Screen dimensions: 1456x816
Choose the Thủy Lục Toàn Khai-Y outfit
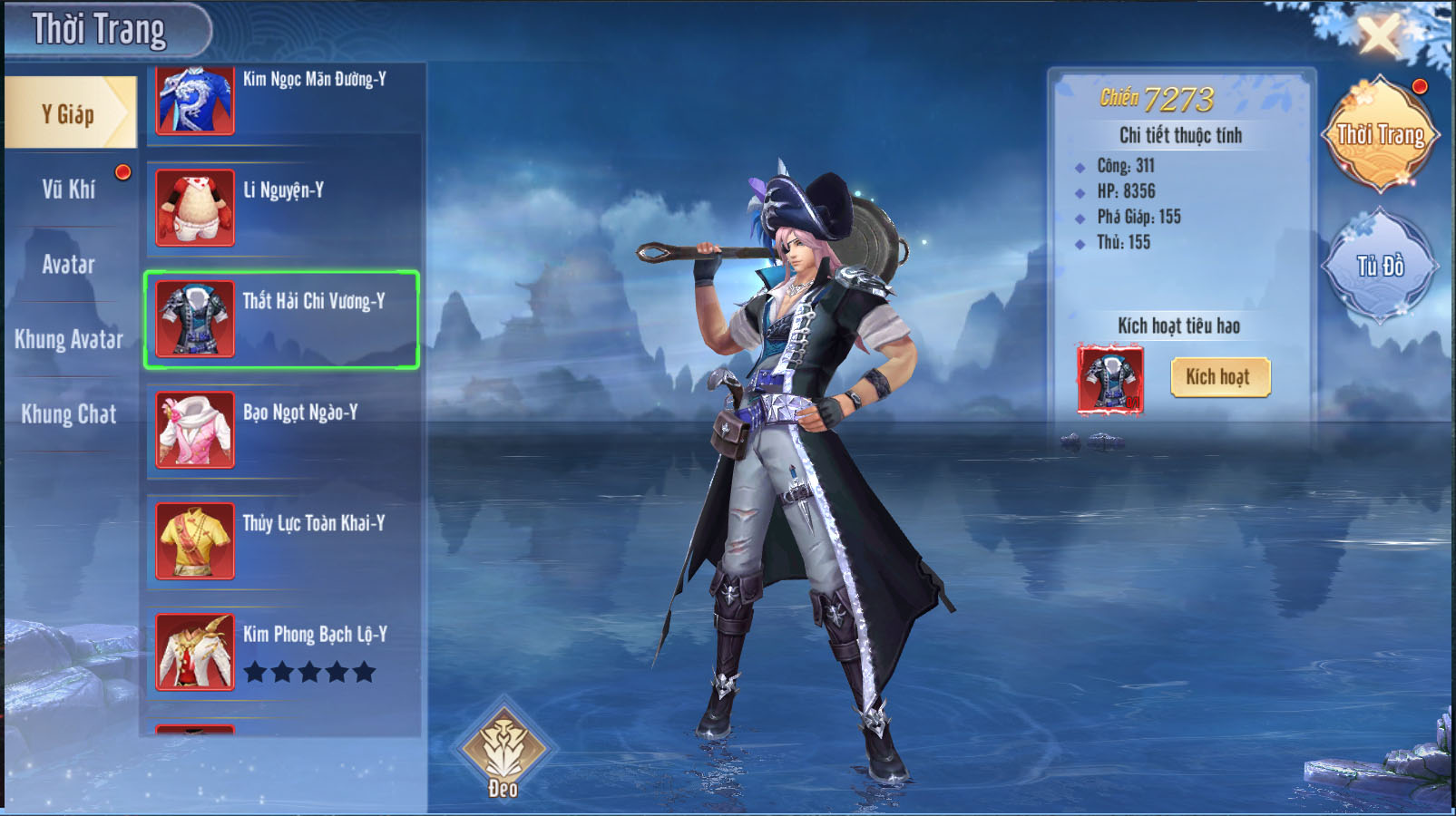point(281,541)
